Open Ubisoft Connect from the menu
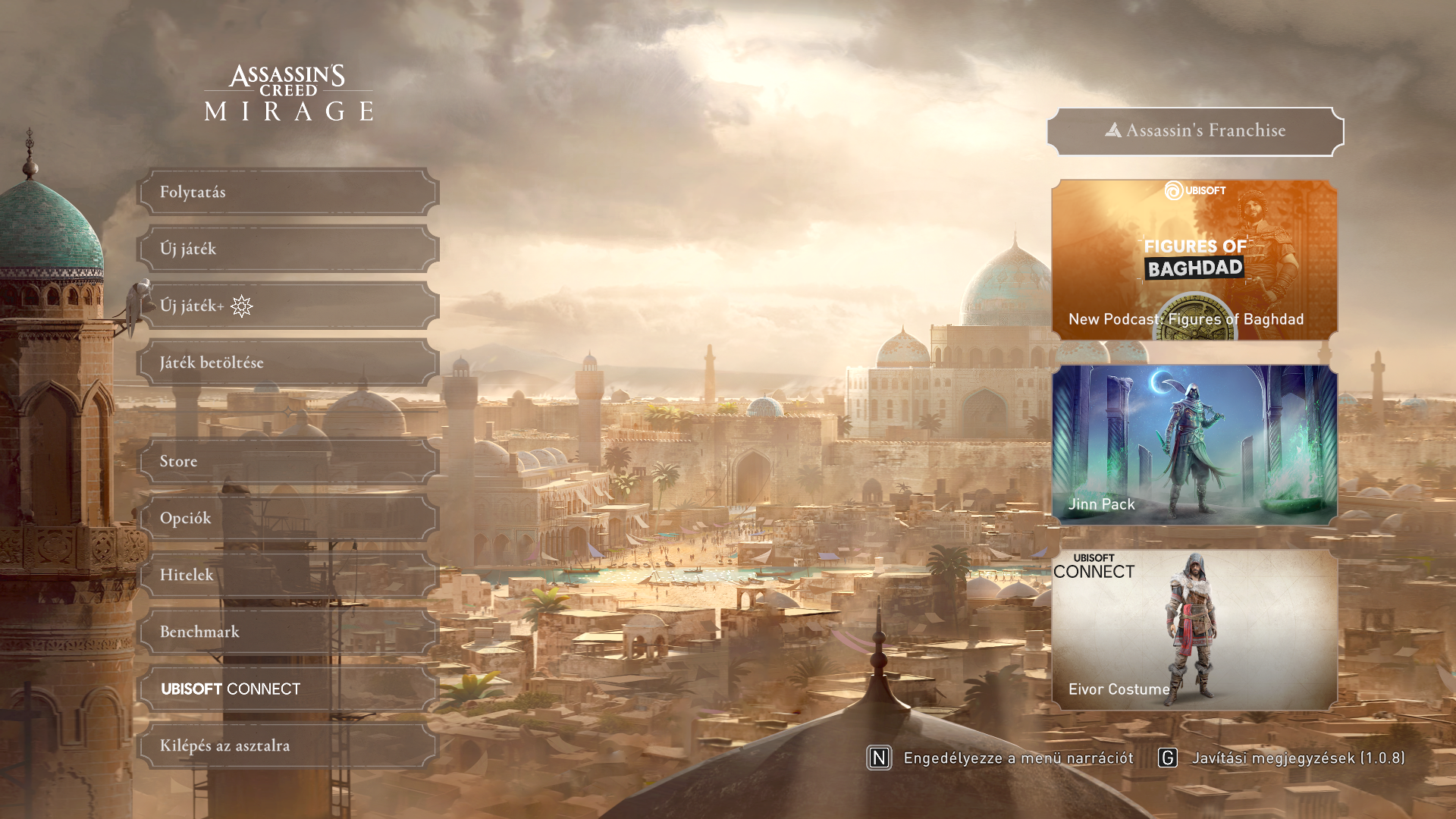The width and height of the screenshot is (1456, 819). tap(288, 689)
